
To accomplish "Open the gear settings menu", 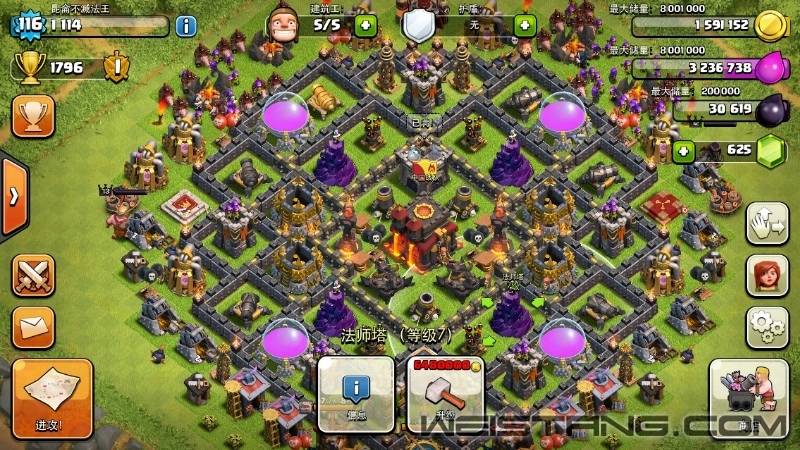I will (766, 326).
